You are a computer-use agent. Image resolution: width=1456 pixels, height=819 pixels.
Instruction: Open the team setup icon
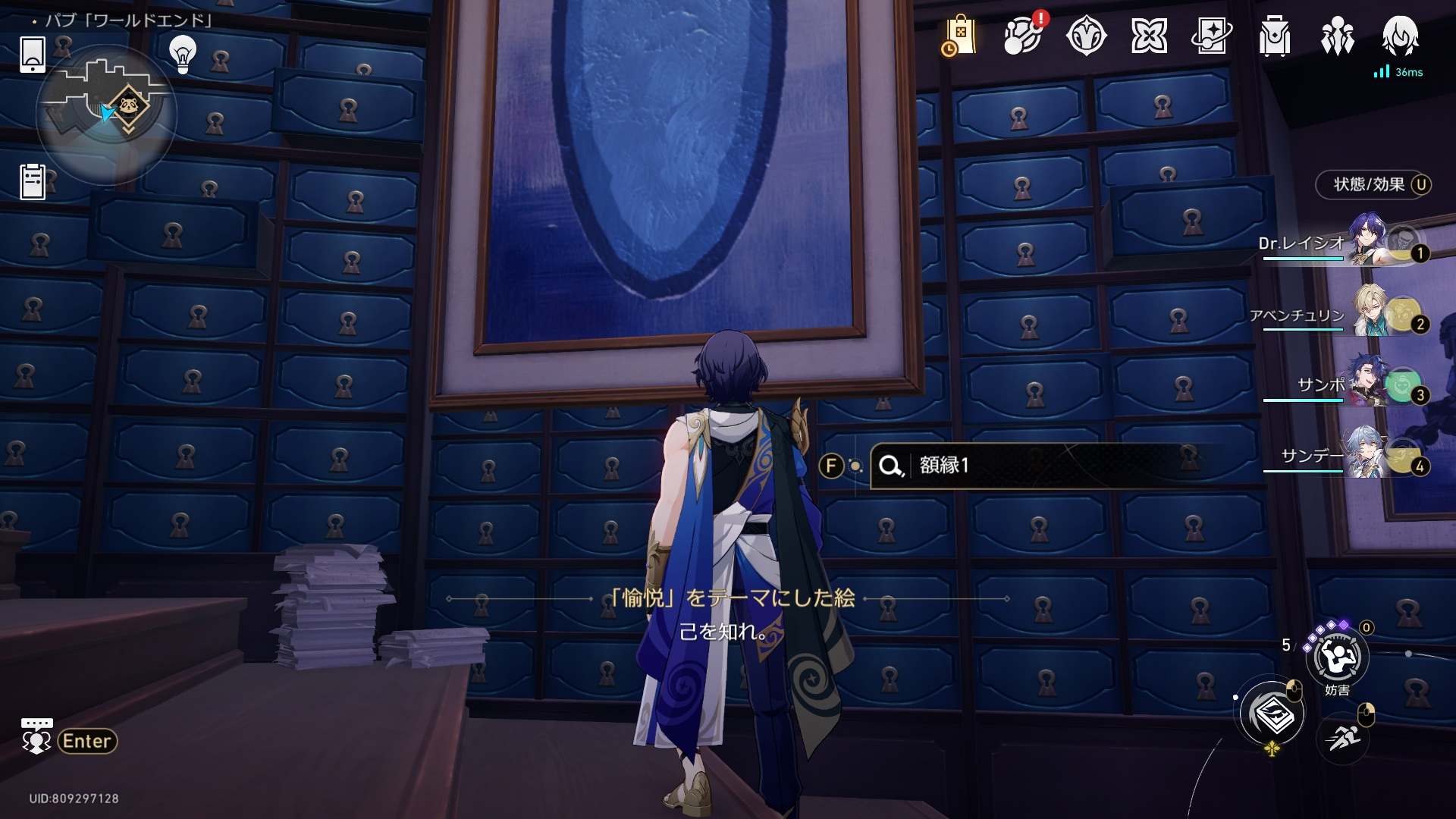coord(1337,36)
